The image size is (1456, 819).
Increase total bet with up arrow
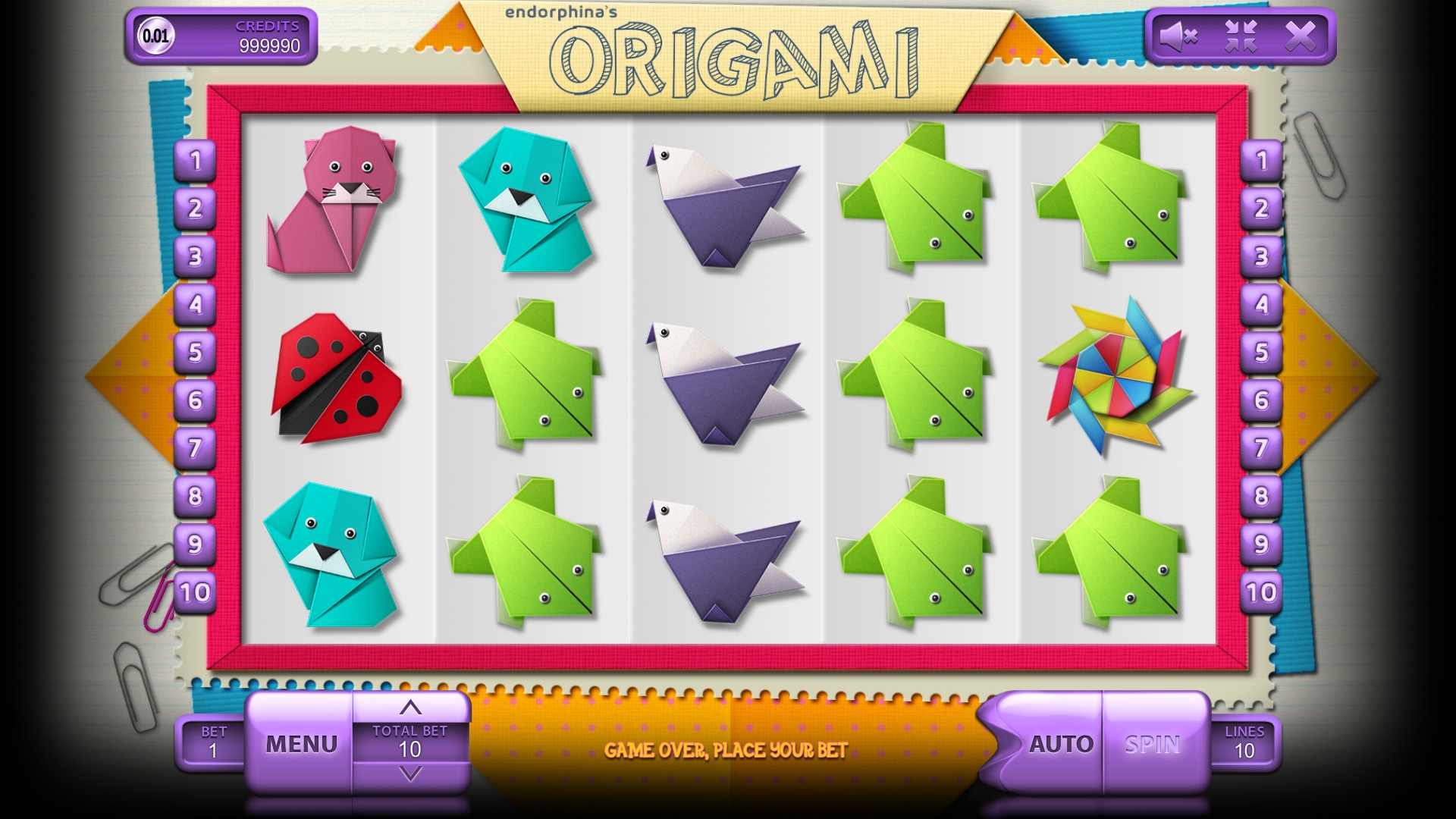(x=410, y=708)
